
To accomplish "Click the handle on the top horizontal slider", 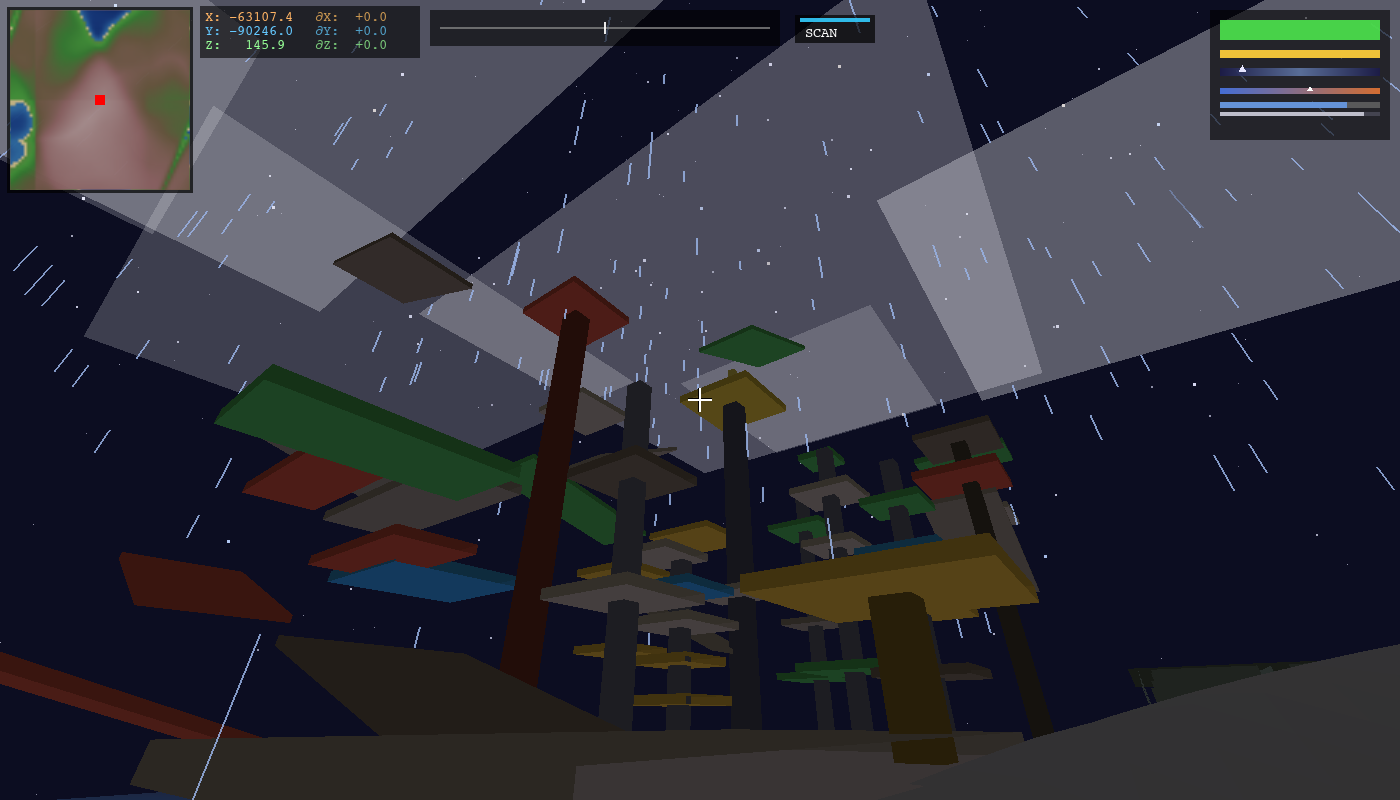I will (607, 28).
